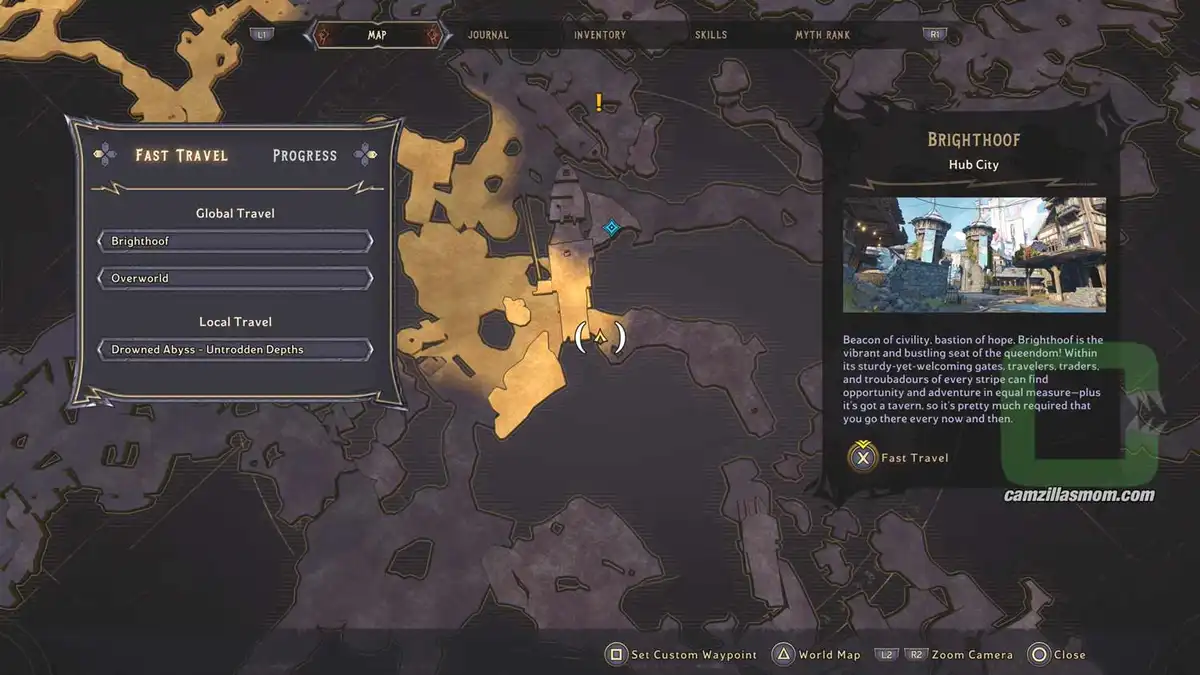This screenshot has width=1200, height=675.
Task: Choose Drowned Abyss - Untrodden Depths
Action: point(235,350)
